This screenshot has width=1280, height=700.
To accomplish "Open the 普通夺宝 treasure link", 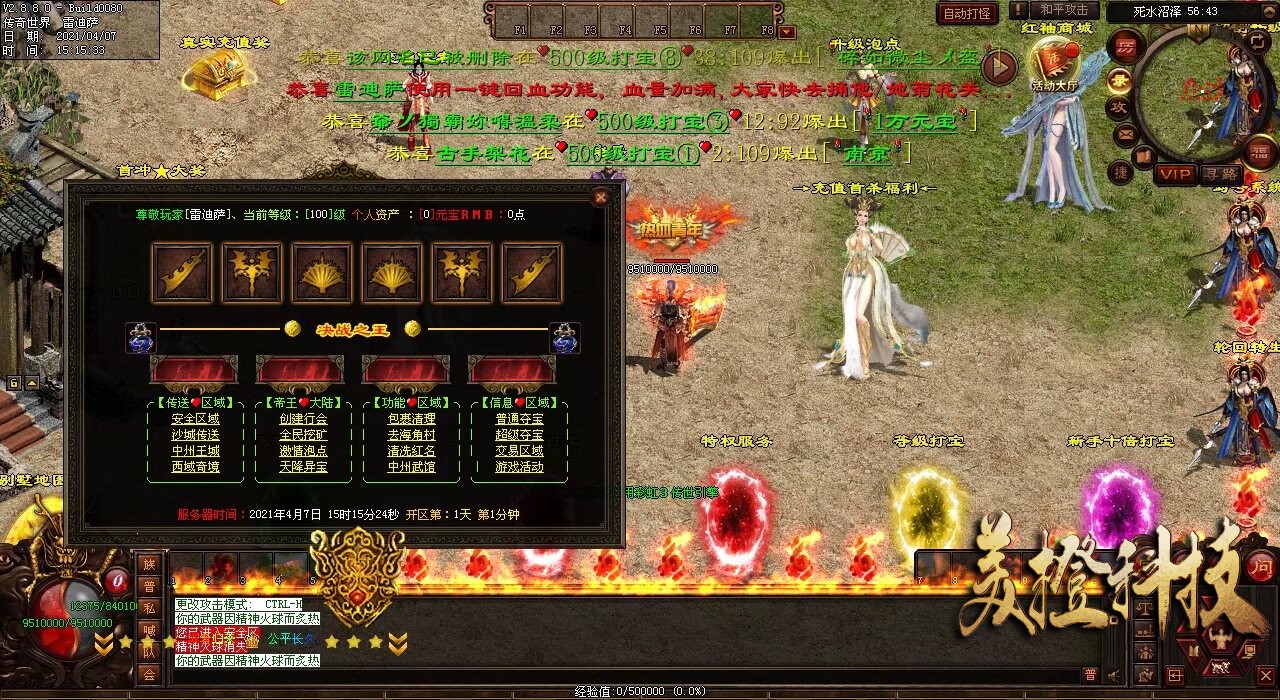I will point(519,419).
